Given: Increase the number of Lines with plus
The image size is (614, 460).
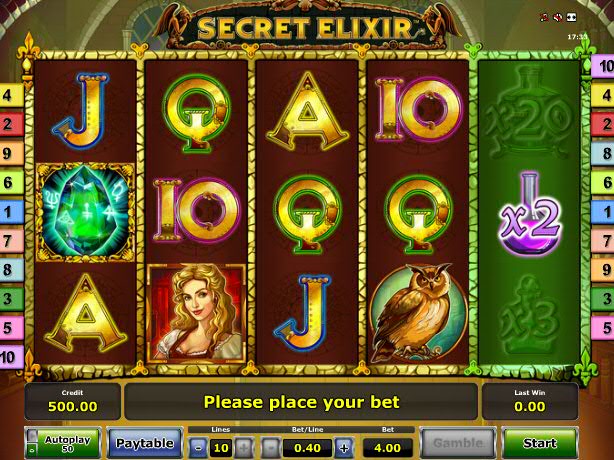Looking at the screenshot, I should (244, 447).
